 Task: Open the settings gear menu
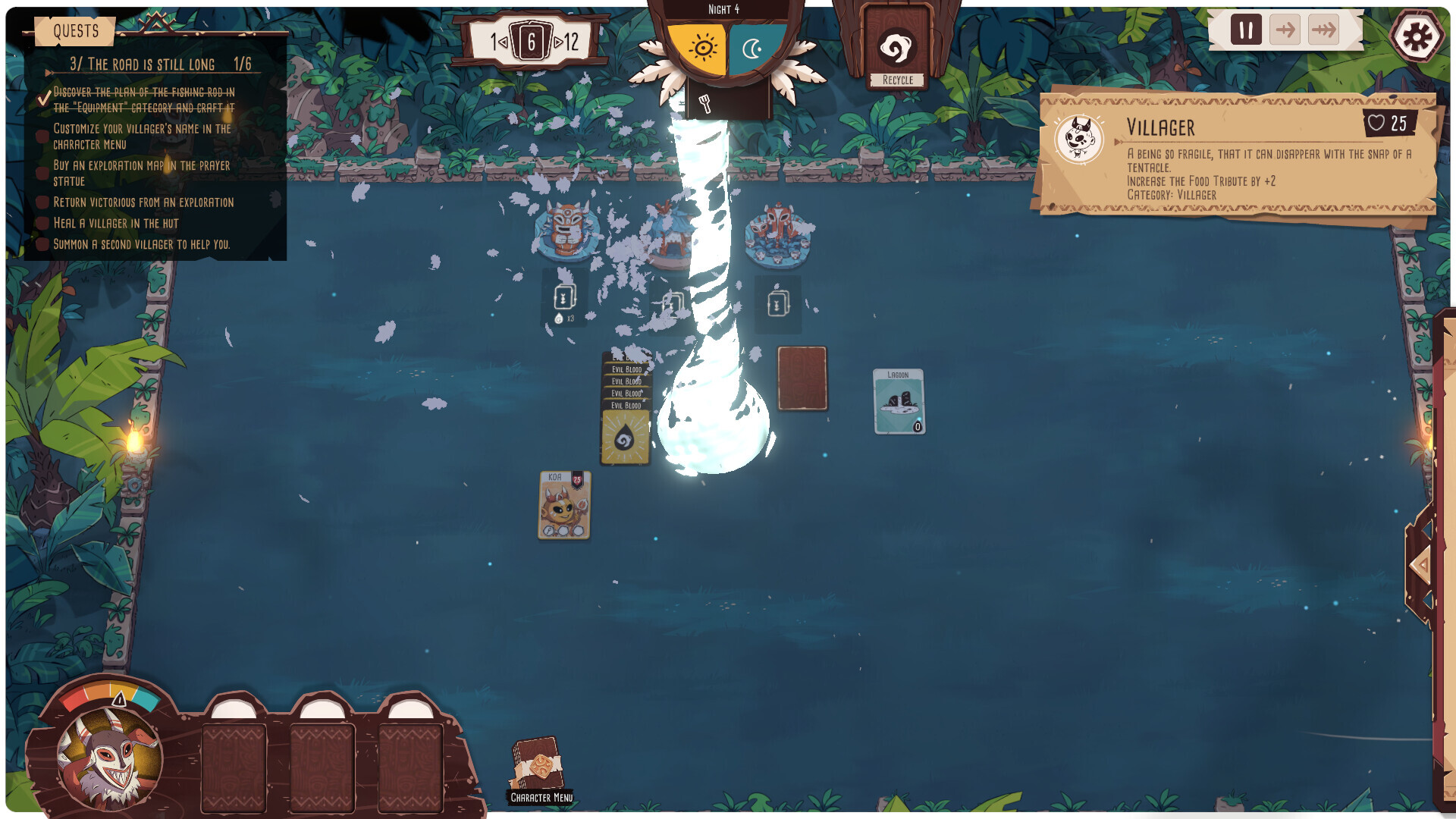1416,36
